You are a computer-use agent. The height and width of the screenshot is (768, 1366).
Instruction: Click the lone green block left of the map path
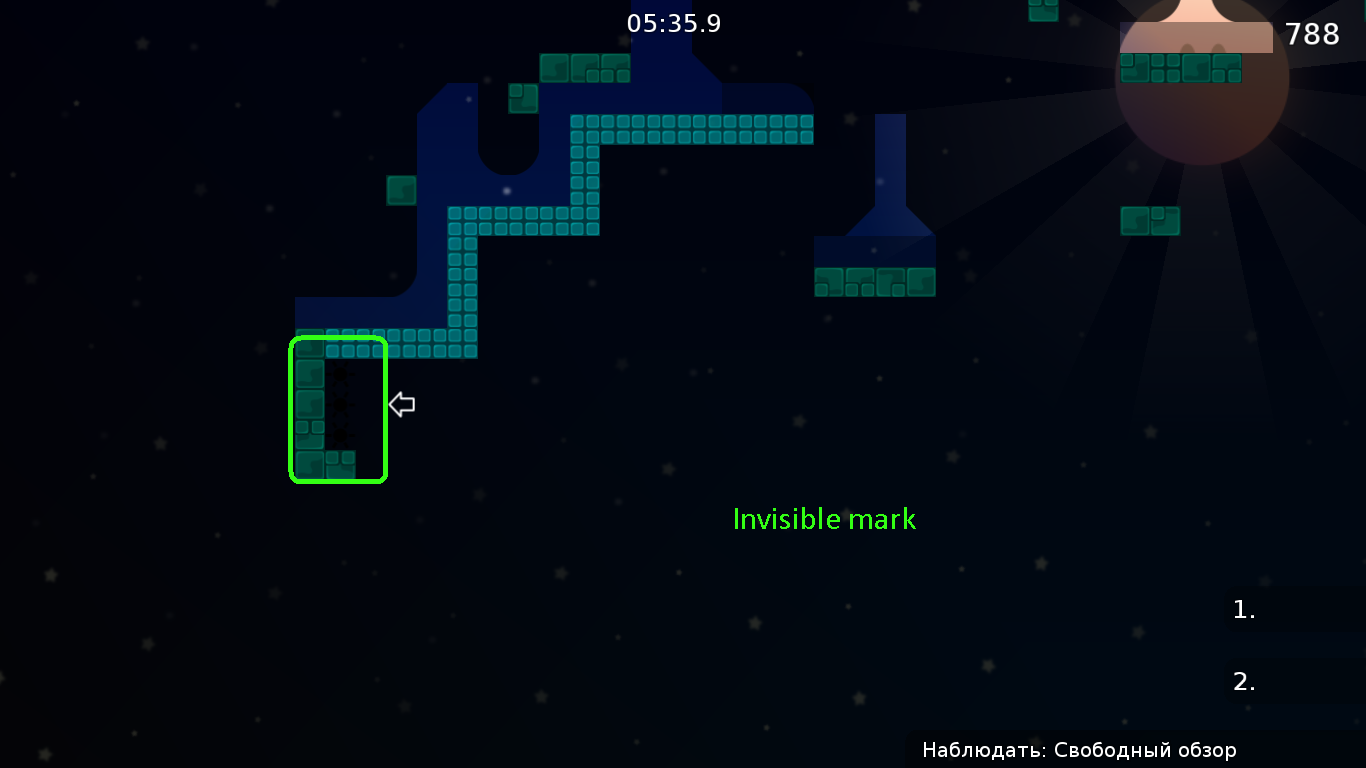click(400, 190)
